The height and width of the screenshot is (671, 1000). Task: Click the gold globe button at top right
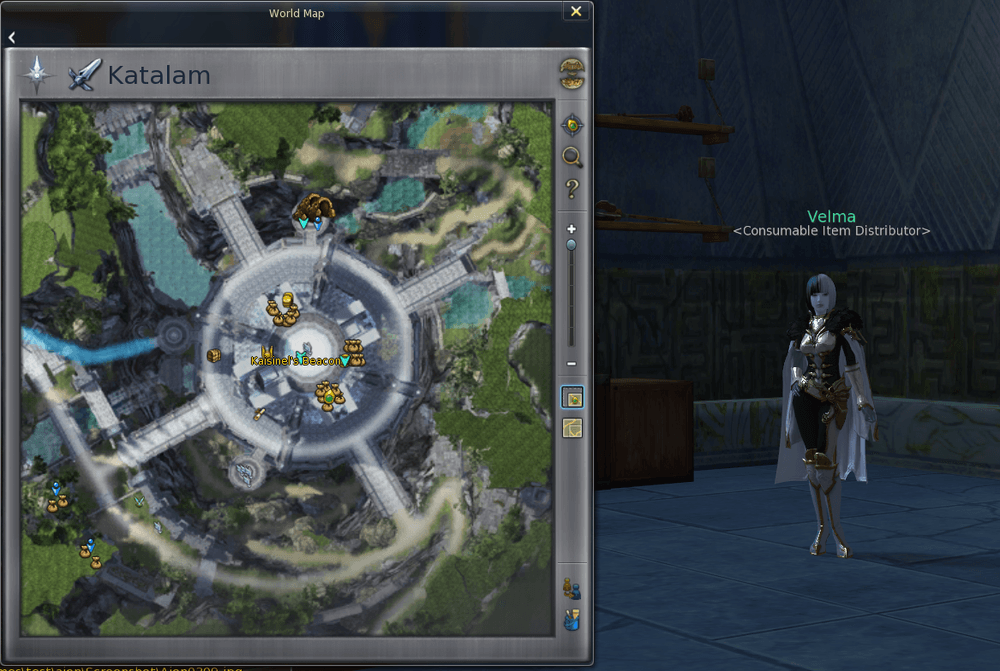pos(572,74)
